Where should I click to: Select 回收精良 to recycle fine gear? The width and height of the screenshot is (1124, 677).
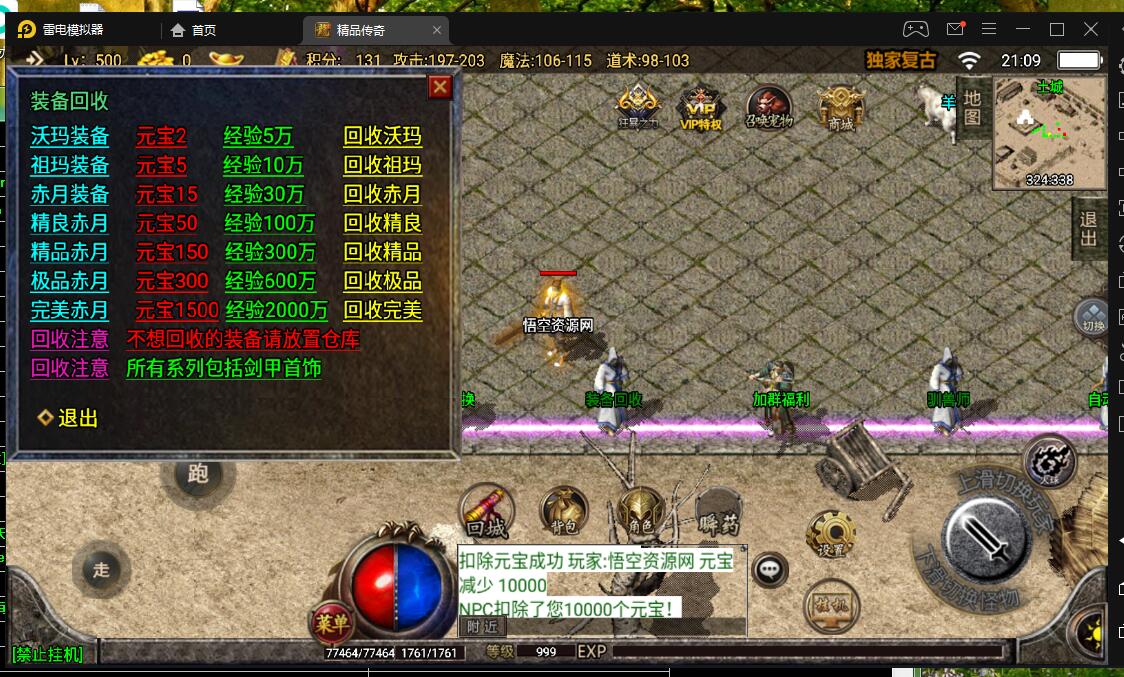(382, 223)
